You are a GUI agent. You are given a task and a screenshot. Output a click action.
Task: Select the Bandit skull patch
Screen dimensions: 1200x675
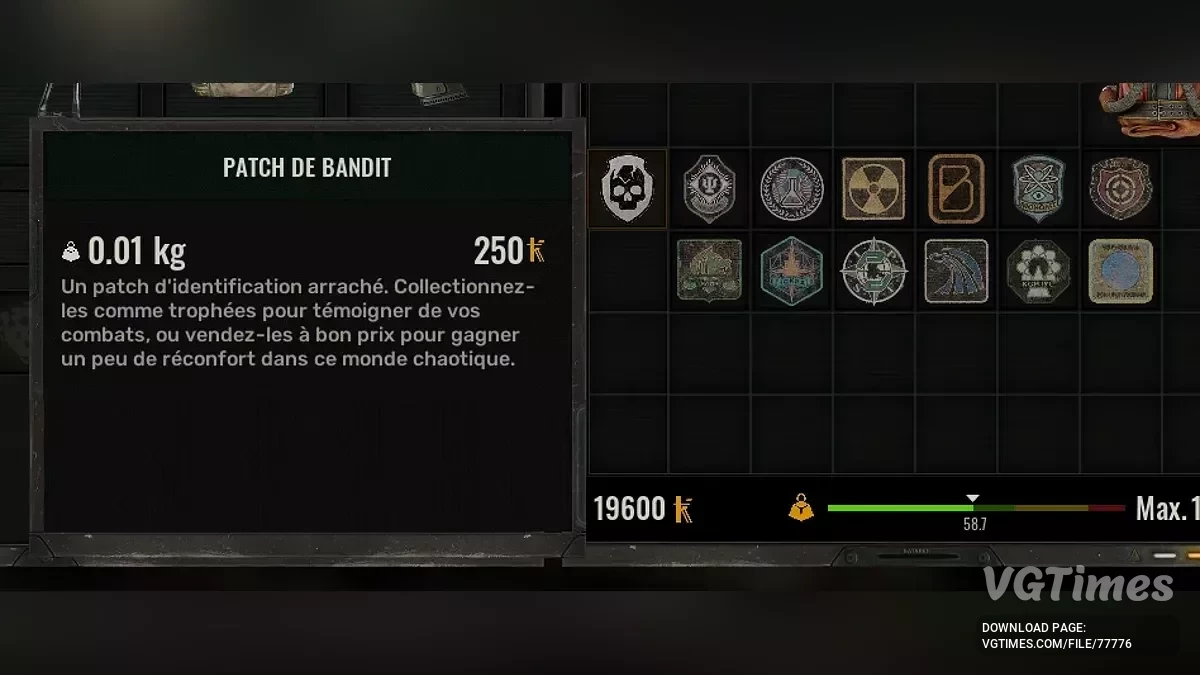628,189
